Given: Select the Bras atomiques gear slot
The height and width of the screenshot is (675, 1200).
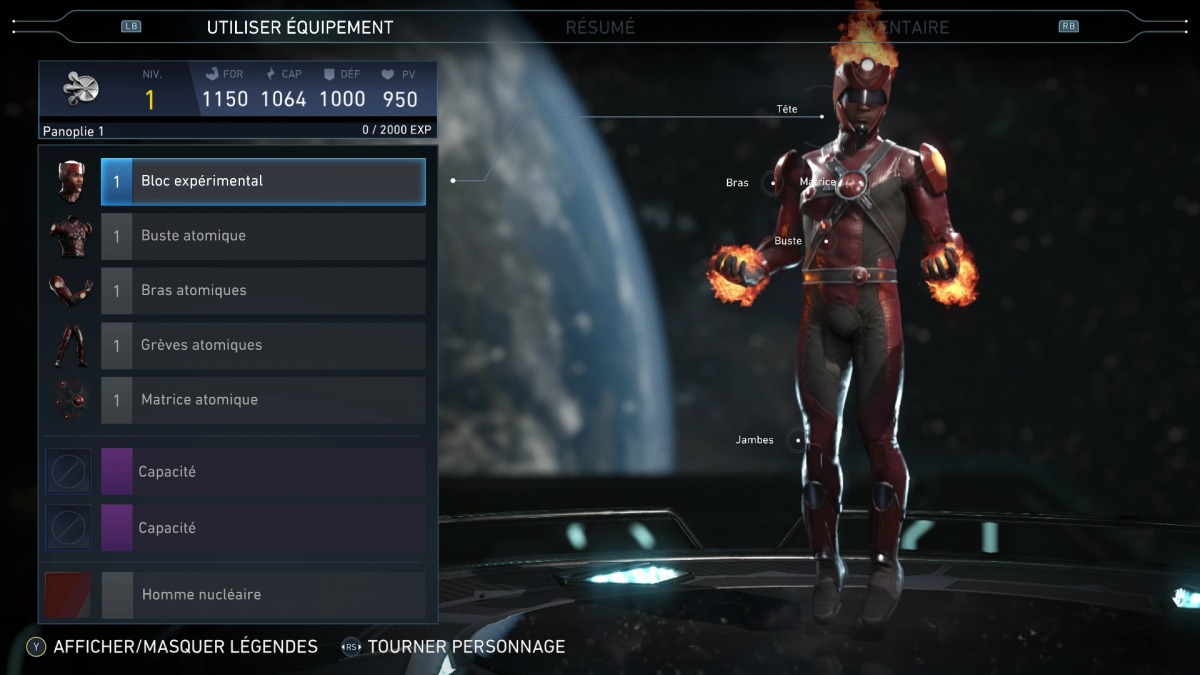Looking at the screenshot, I should pyautogui.click(x=263, y=291).
